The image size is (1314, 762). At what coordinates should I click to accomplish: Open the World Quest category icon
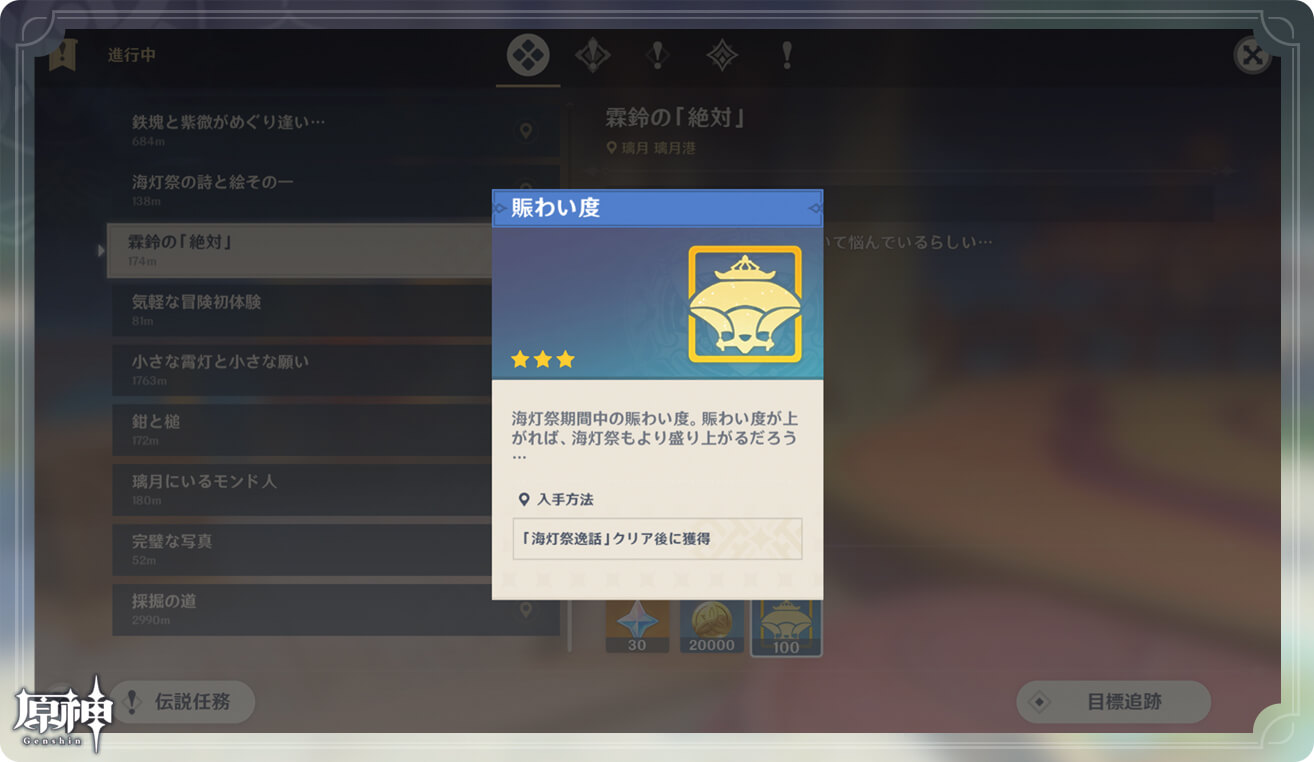[657, 56]
